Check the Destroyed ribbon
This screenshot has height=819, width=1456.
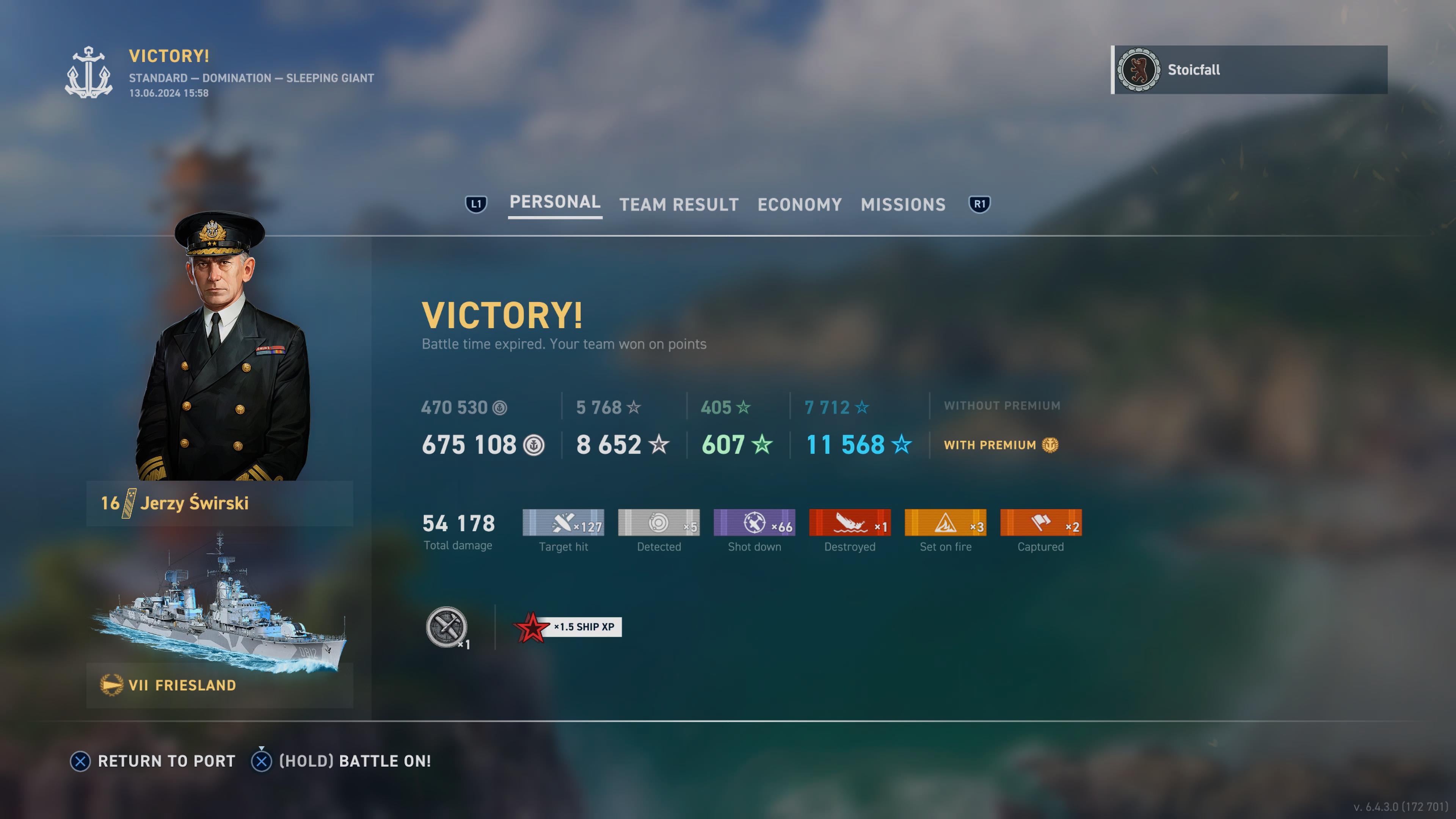(x=849, y=523)
